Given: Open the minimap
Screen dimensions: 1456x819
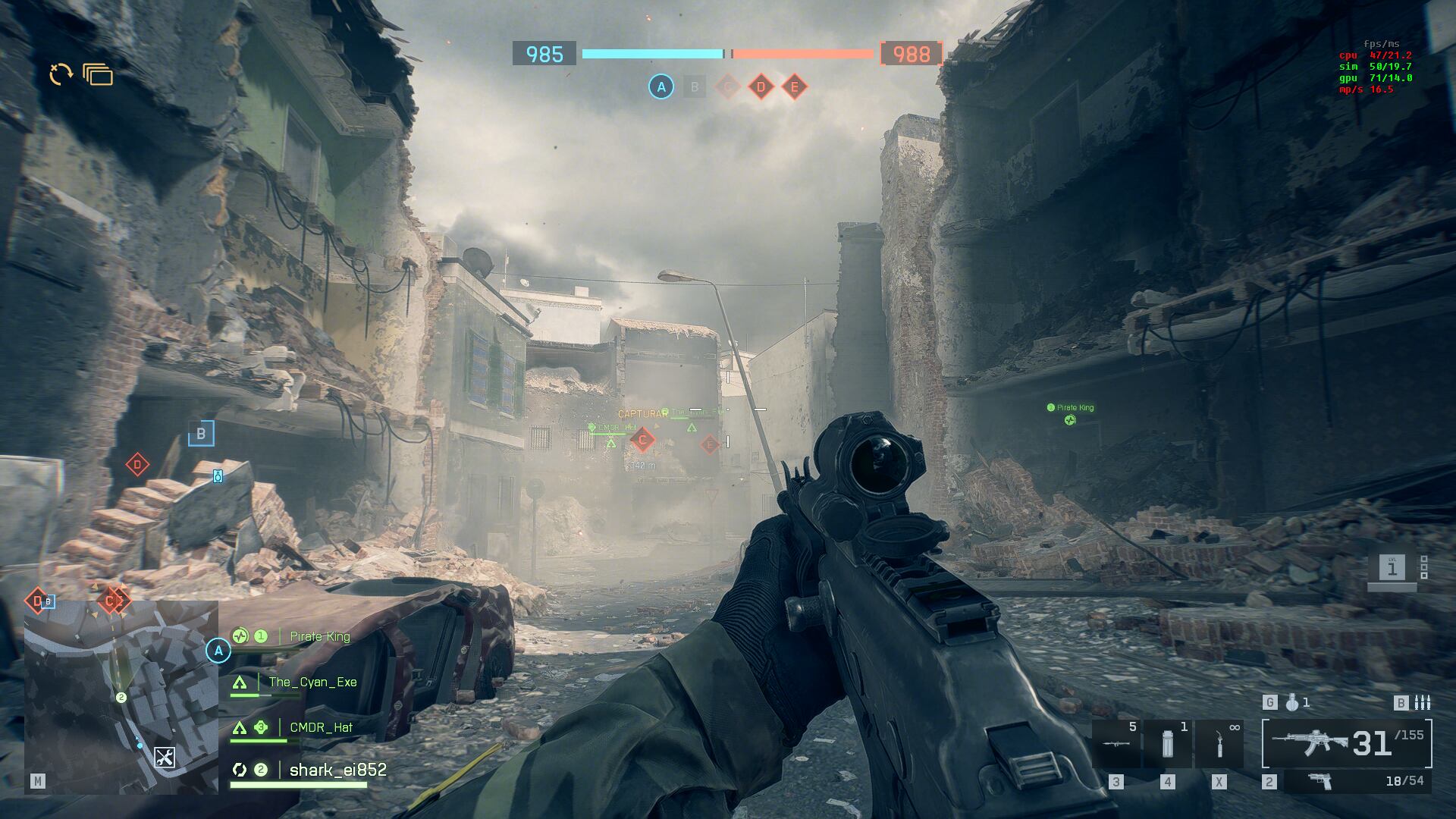Looking at the screenshot, I should click(x=121, y=696).
